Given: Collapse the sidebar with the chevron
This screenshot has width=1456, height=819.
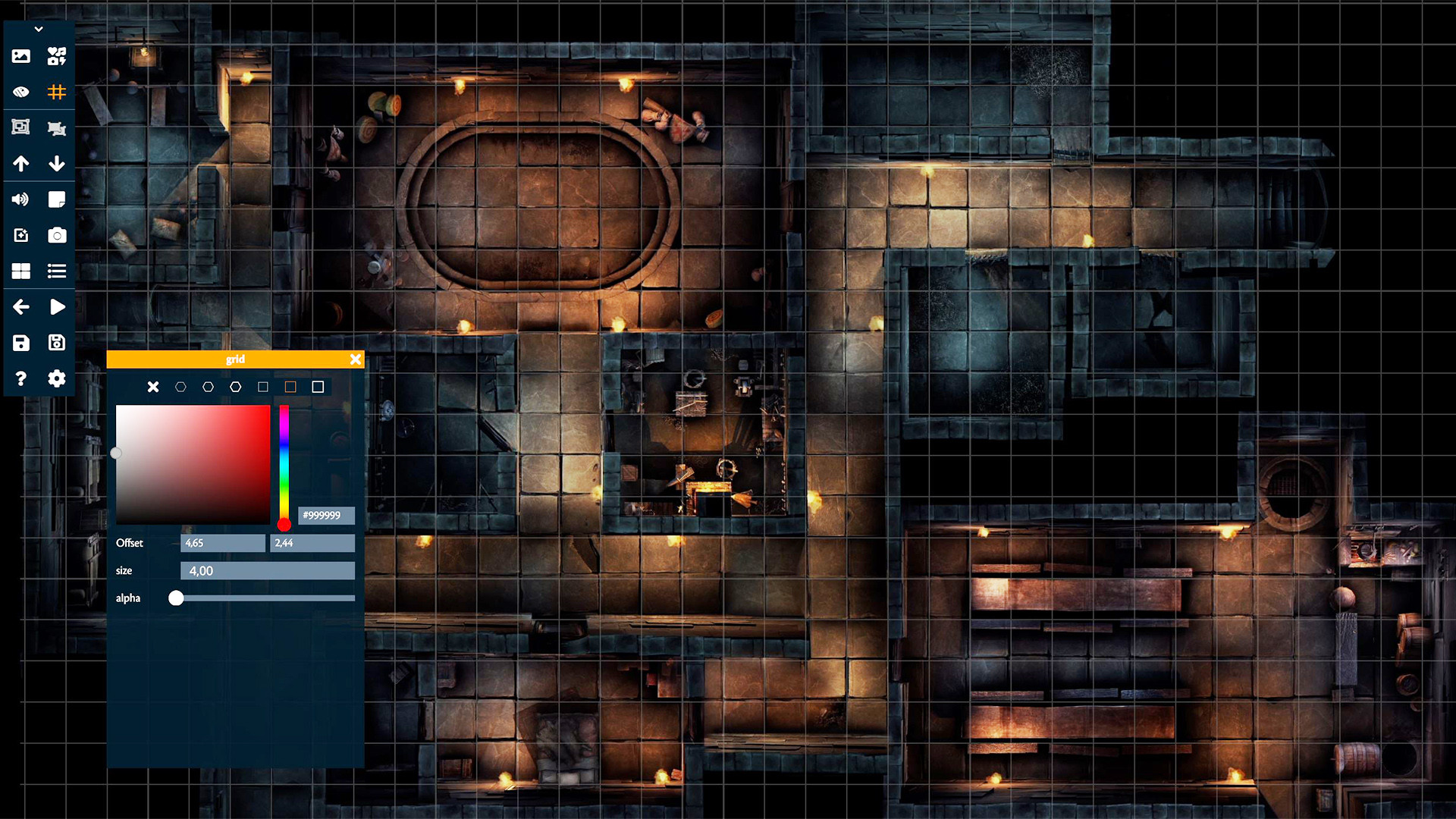Looking at the screenshot, I should point(39,28).
